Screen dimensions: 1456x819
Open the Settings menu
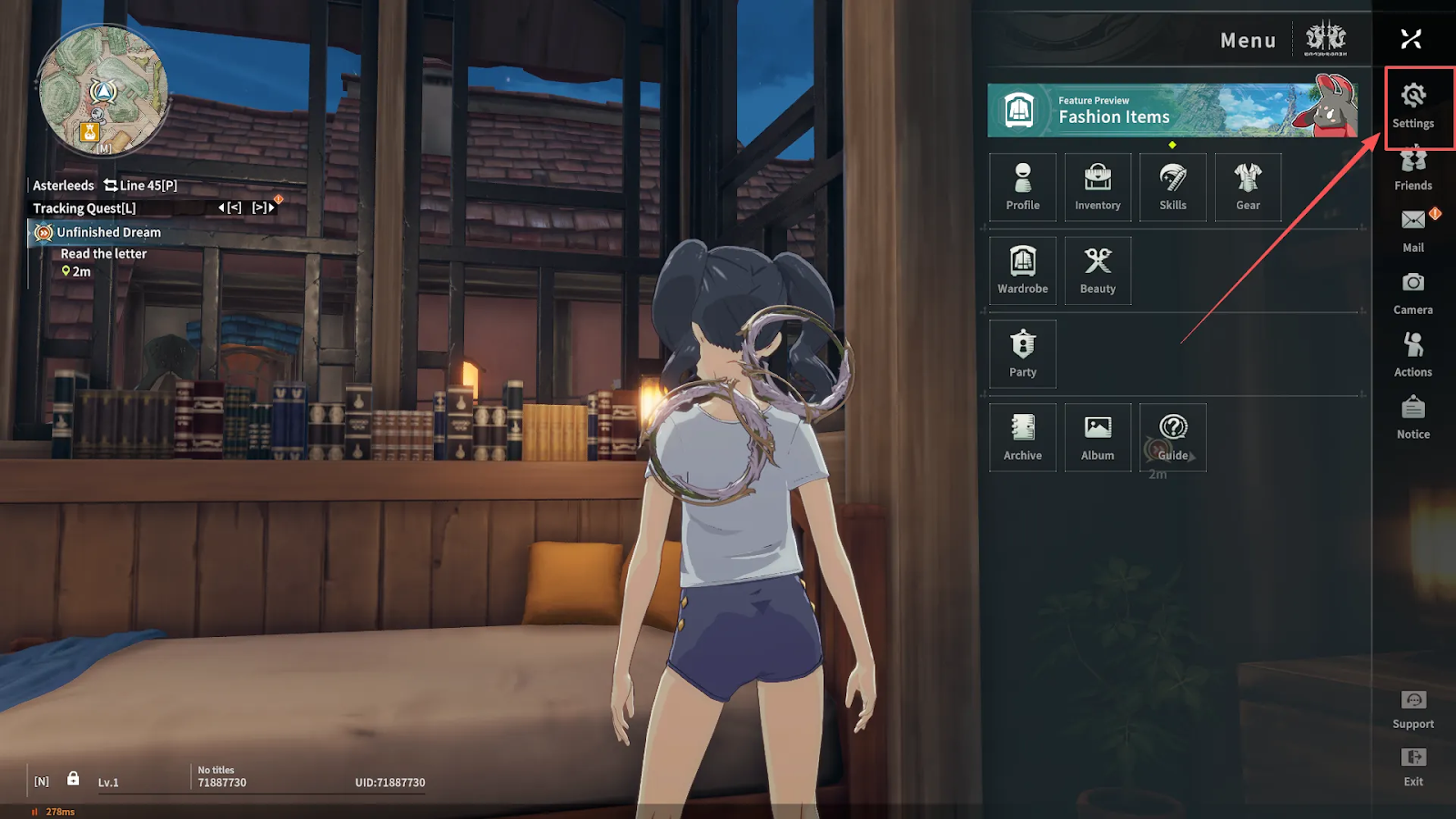(x=1412, y=106)
